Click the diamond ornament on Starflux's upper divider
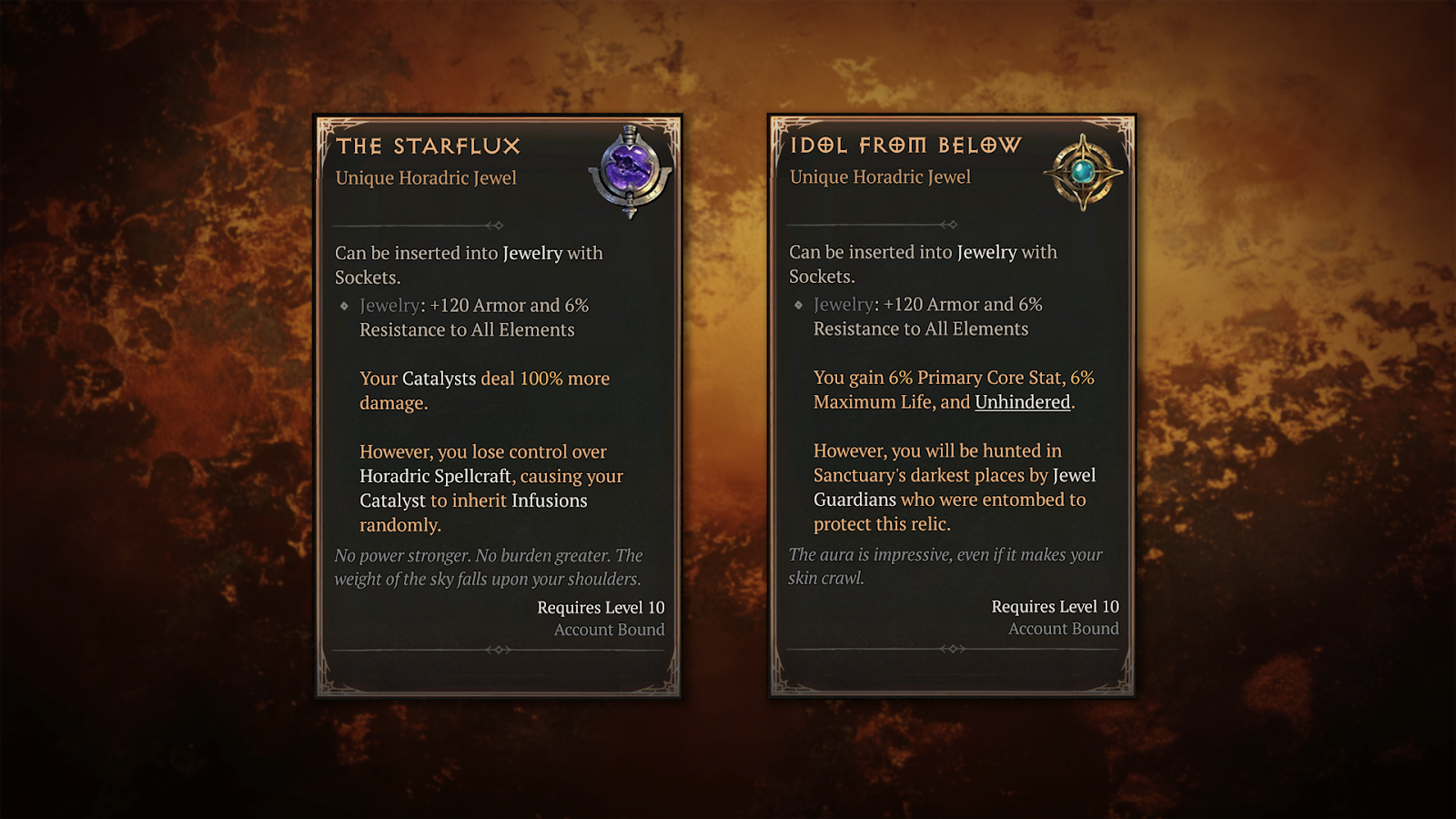1456x819 pixels. tap(498, 225)
